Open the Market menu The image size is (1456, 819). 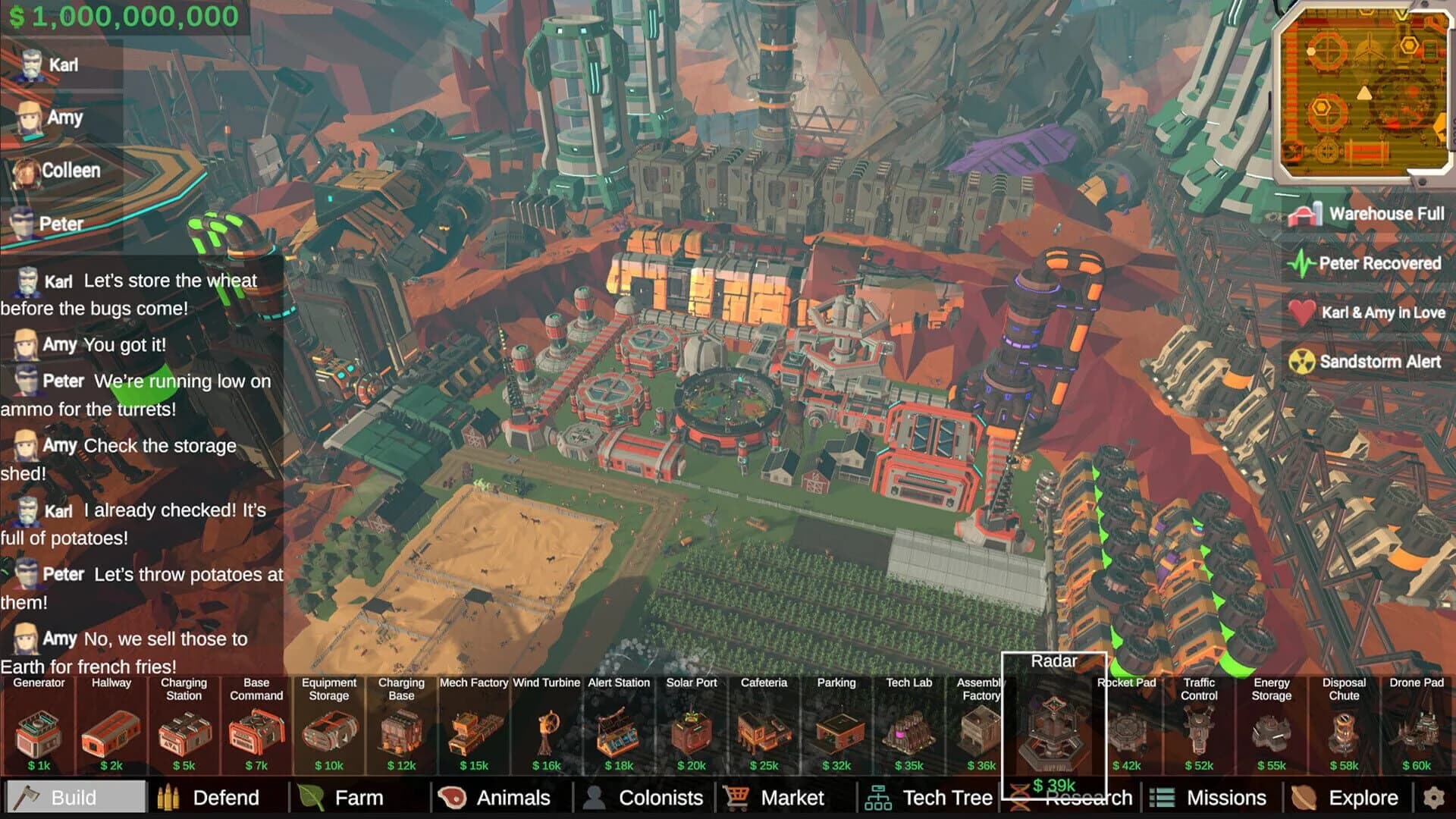[x=792, y=798]
